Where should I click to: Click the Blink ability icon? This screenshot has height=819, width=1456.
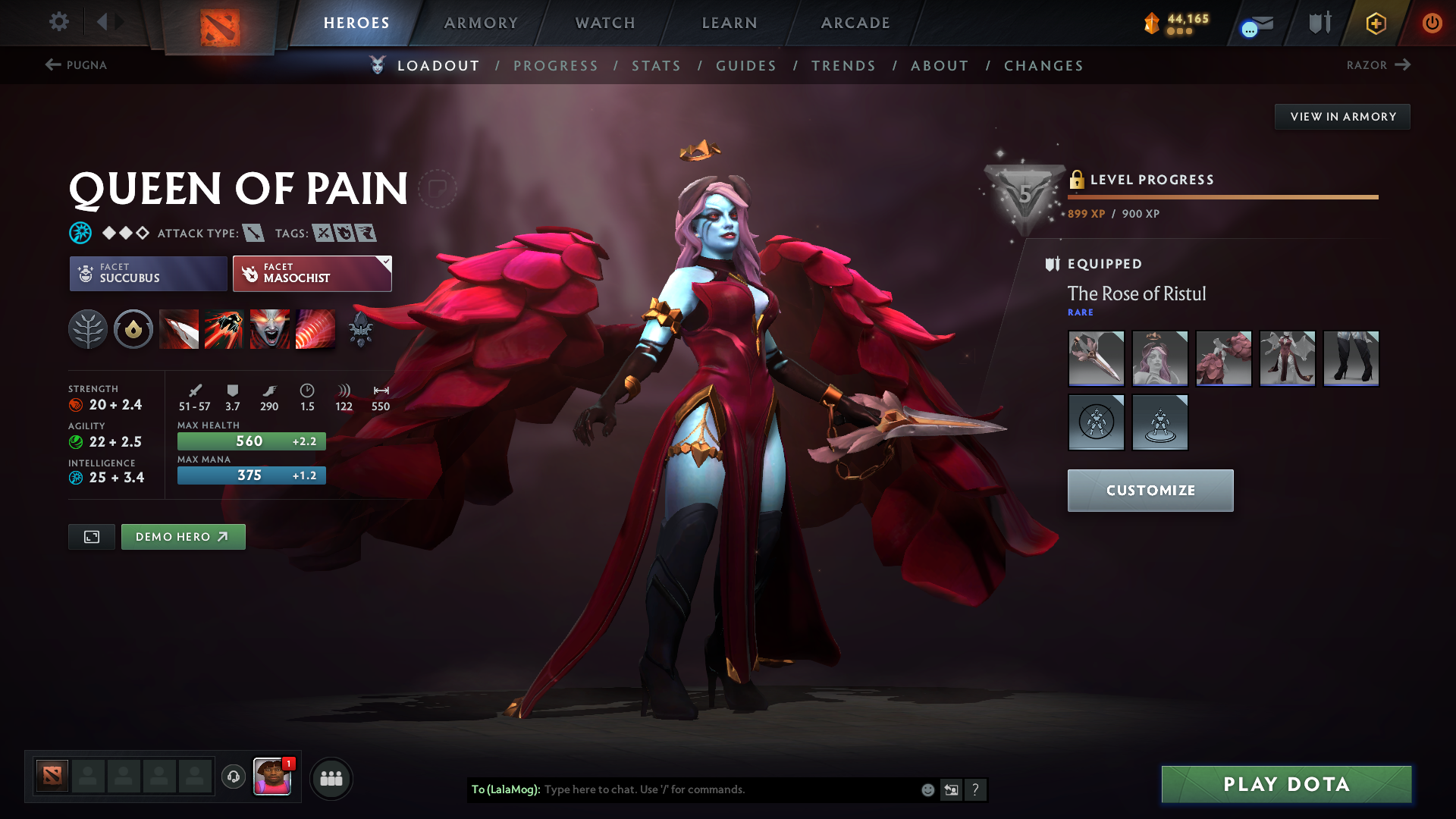pyautogui.click(x=224, y=329)
